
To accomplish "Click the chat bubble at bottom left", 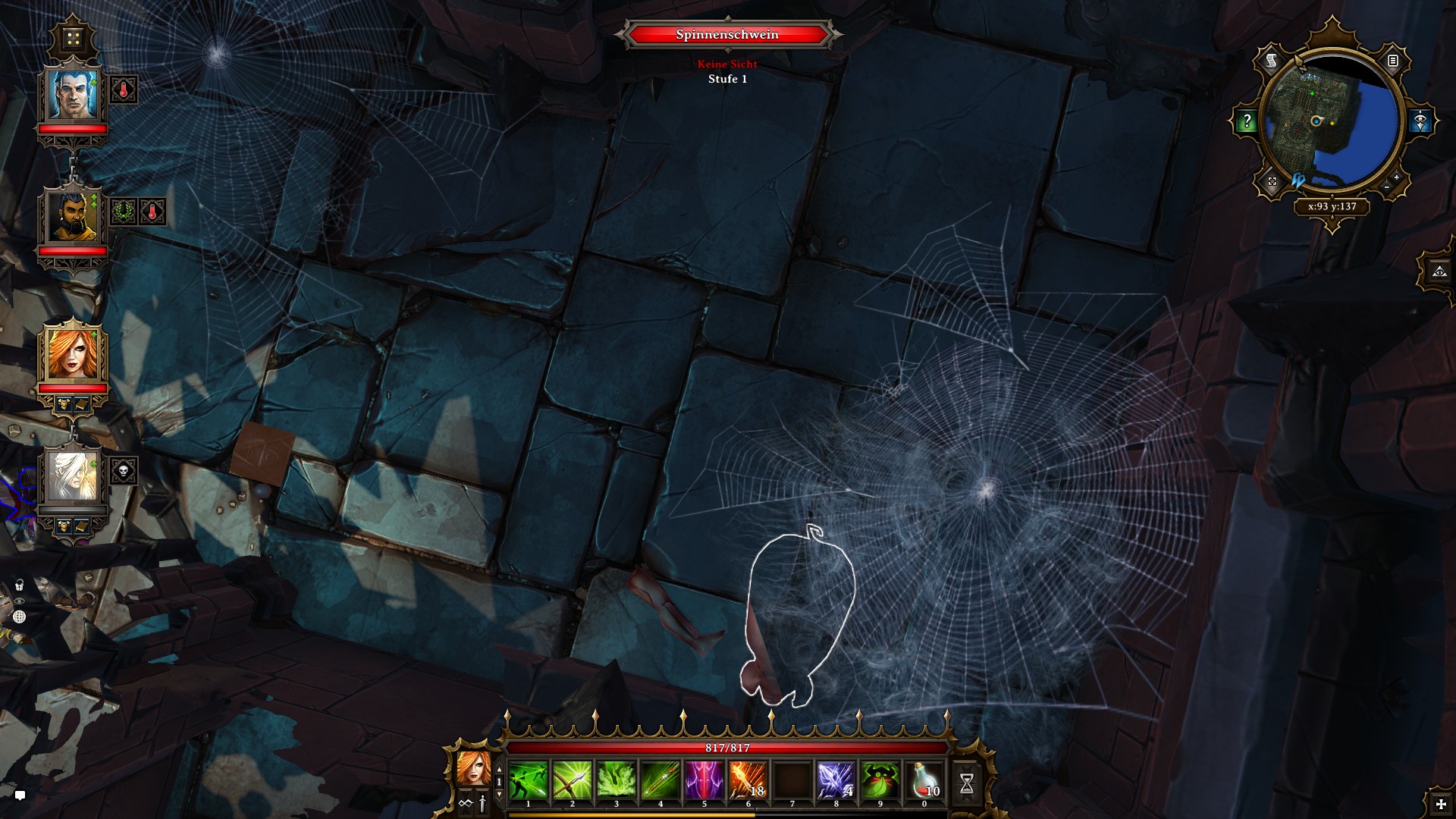I will pos(21,796).
